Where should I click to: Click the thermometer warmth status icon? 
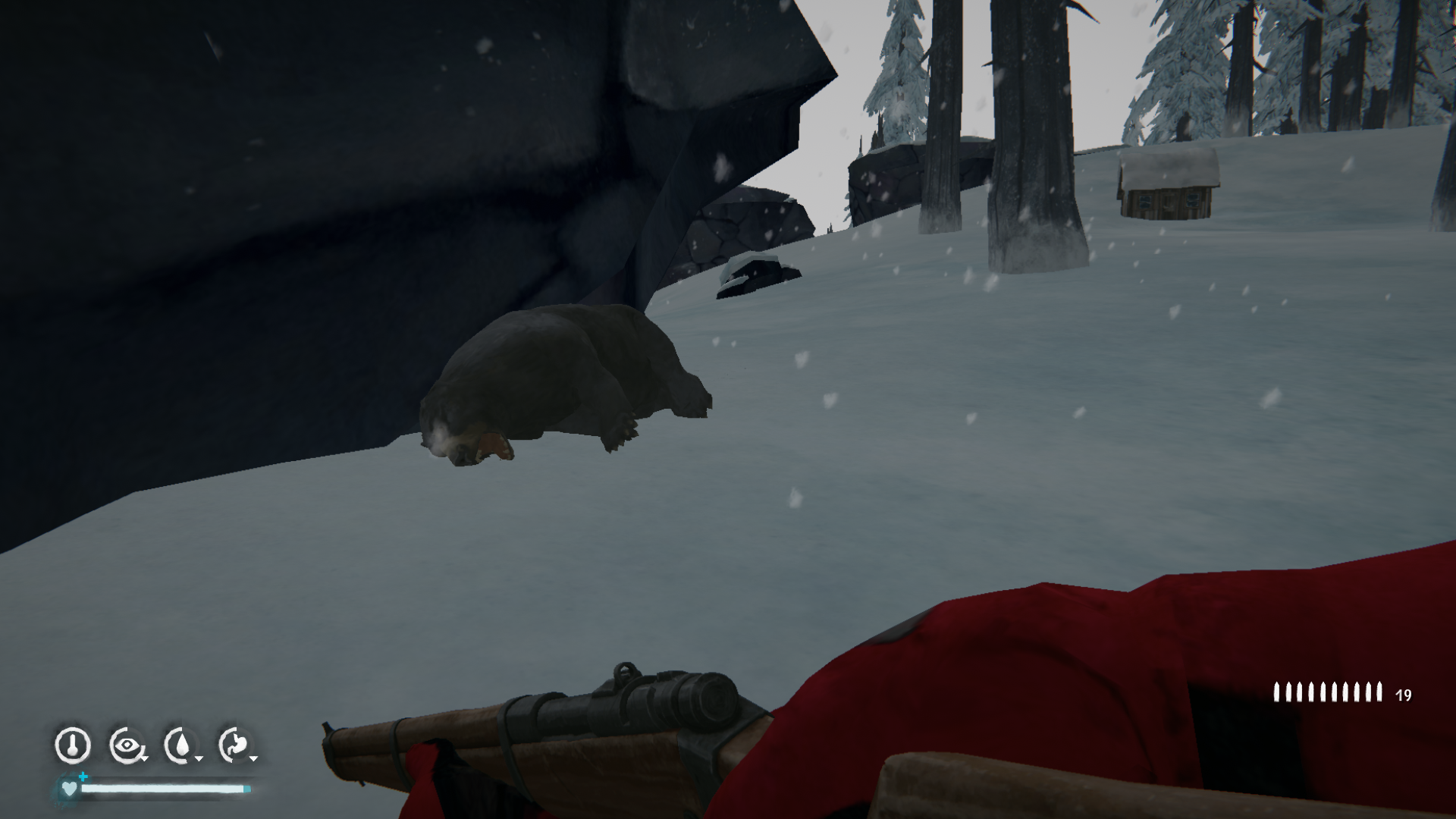pyautogui.click(x=73, y=745)
